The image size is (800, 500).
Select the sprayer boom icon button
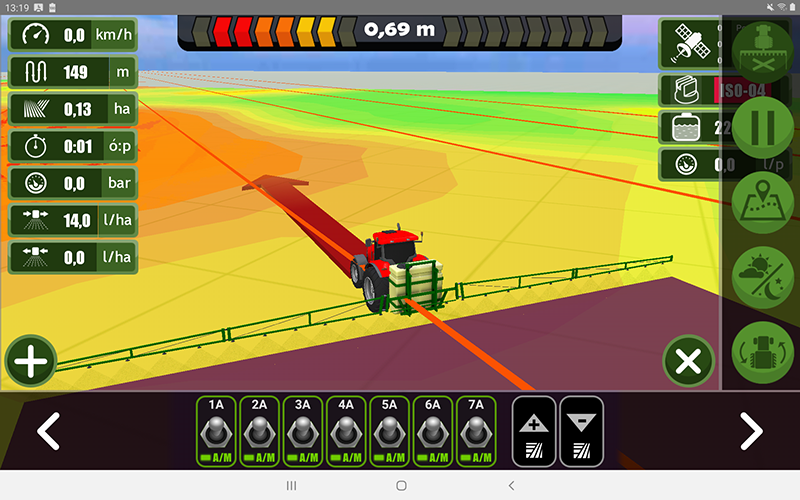(763, 50)
